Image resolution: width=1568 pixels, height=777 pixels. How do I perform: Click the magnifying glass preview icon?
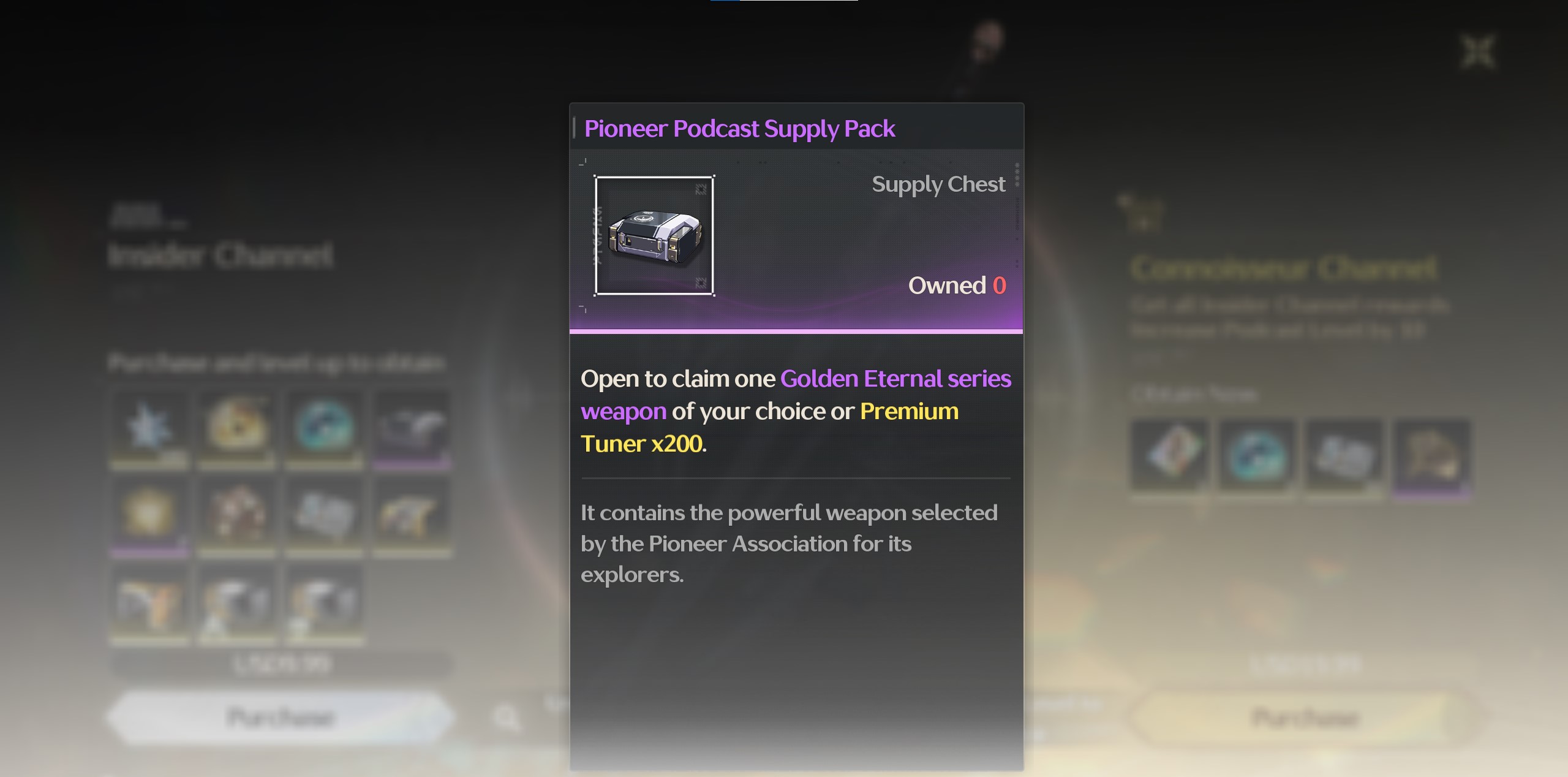(x=507, y=717)
